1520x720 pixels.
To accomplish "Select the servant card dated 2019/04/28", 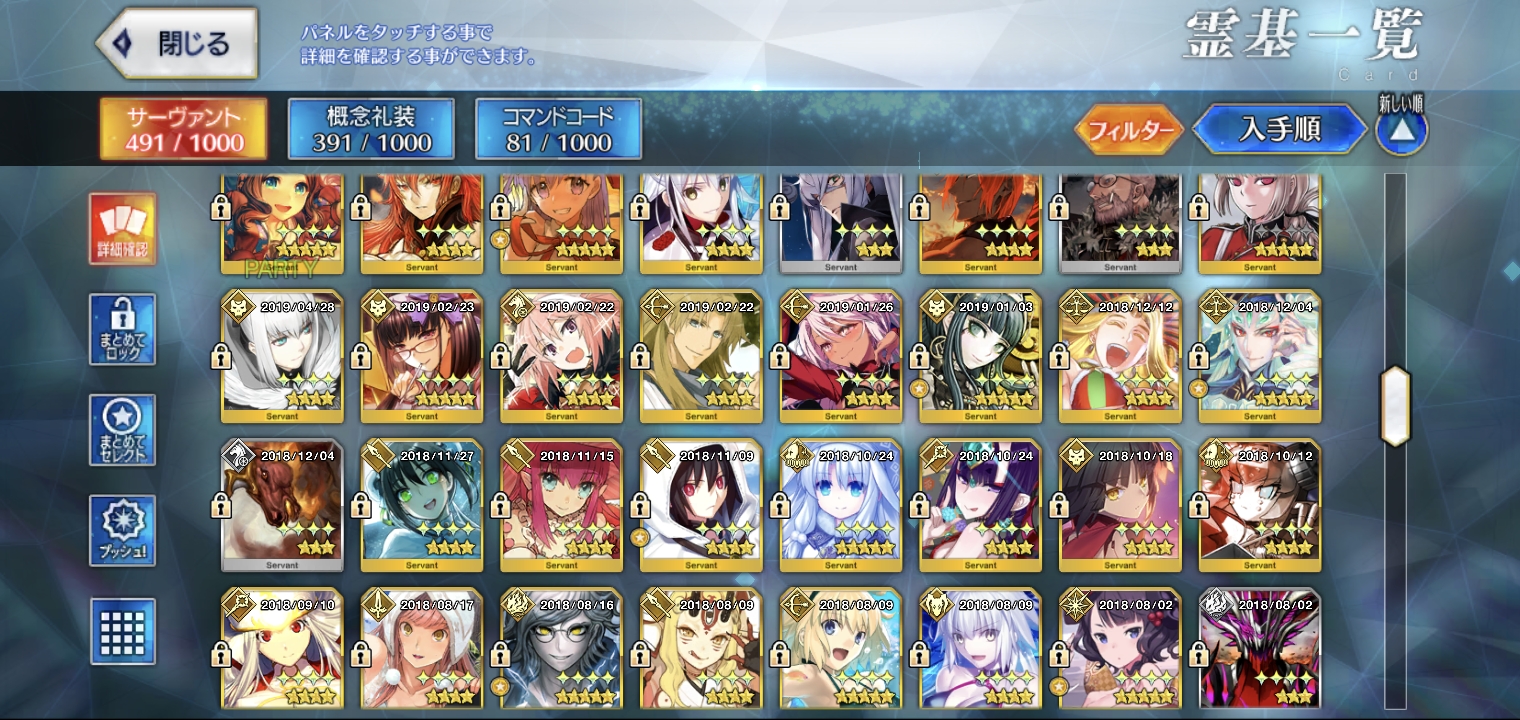I will click(282, 356).
